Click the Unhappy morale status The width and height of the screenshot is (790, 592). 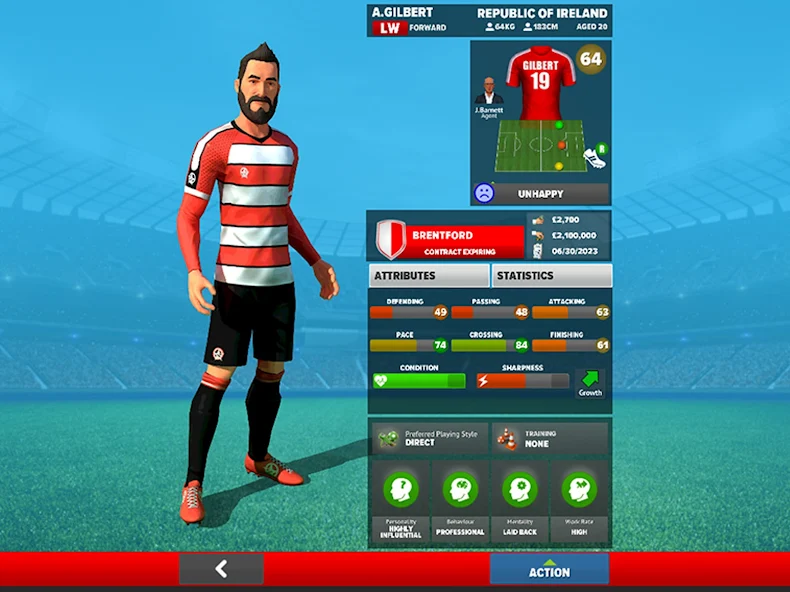tap(540, 193)
